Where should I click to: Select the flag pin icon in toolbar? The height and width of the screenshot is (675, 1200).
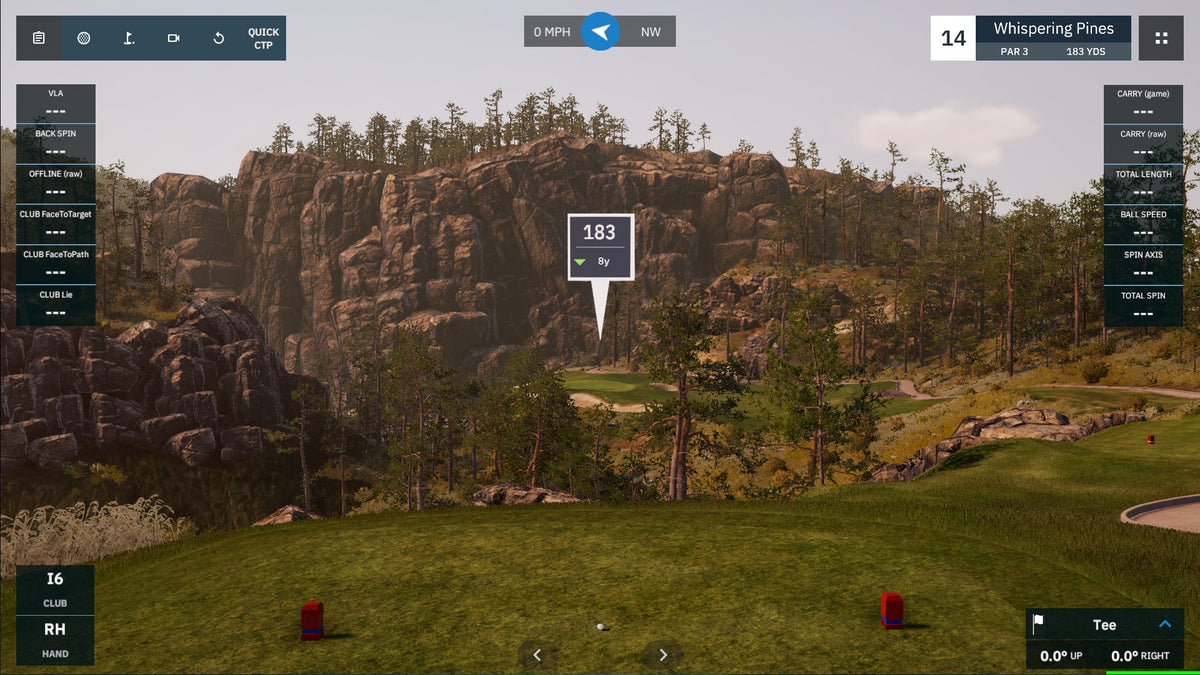(129, 38)
